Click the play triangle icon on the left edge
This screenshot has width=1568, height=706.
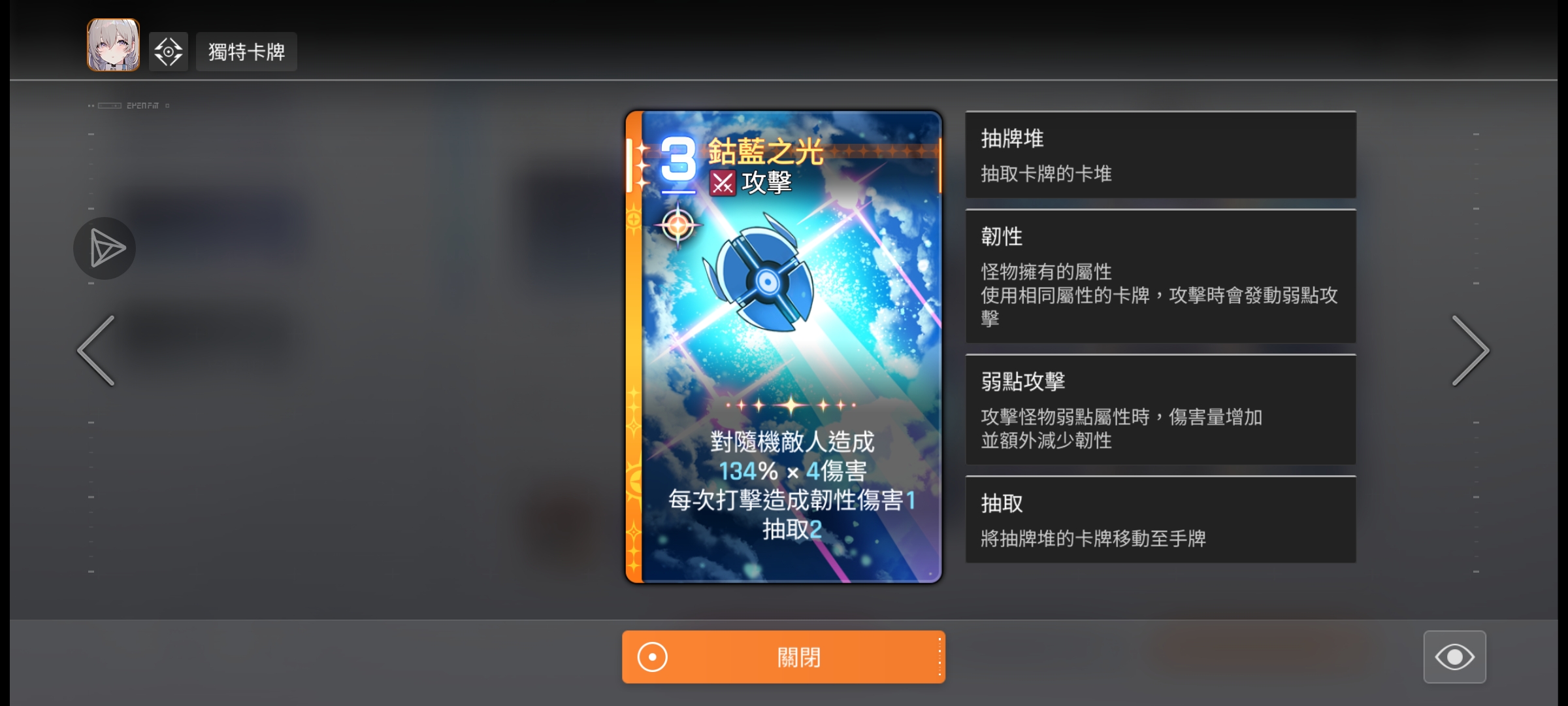point(105,248)
